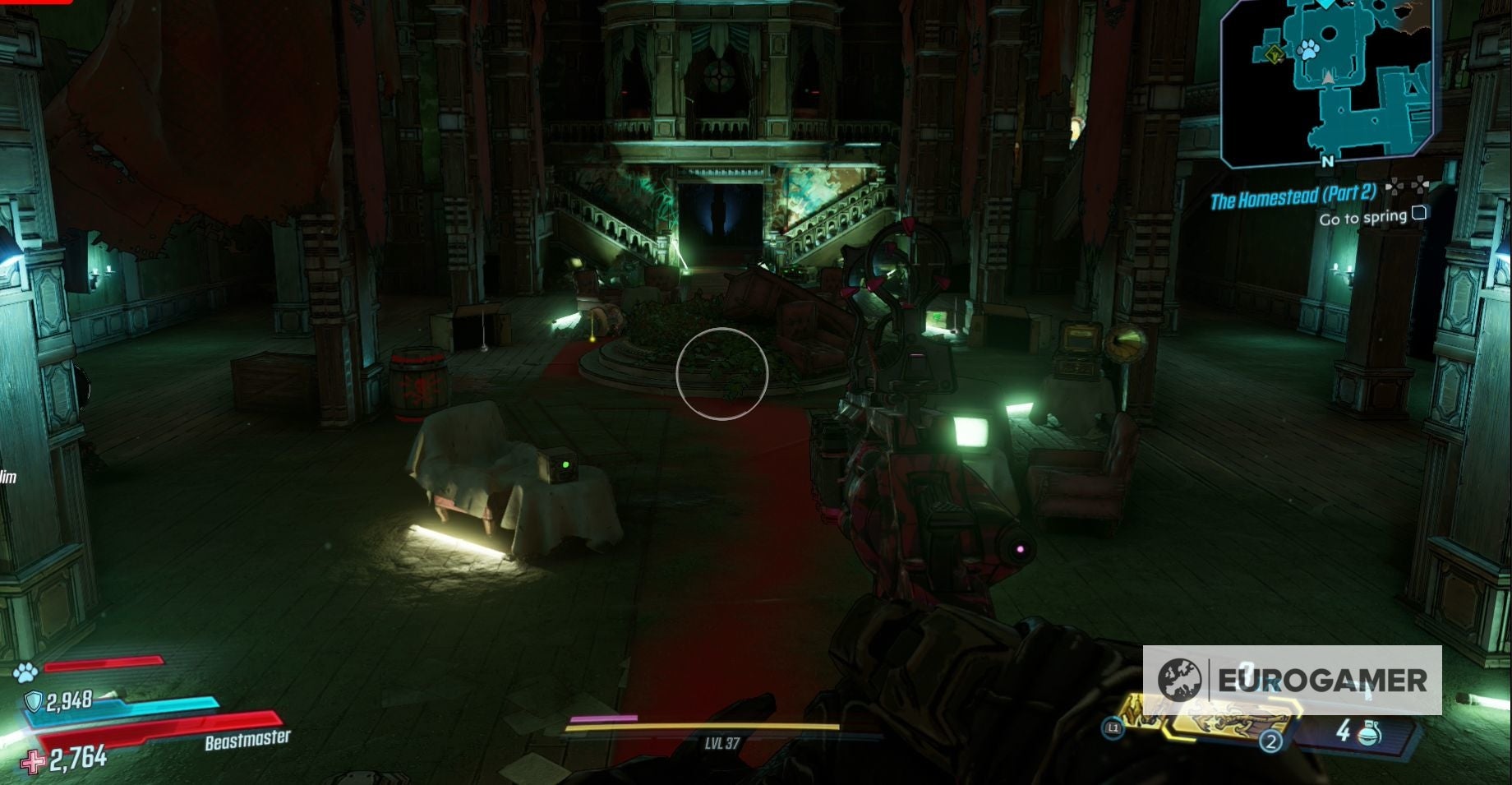Click the pet paw icon above the health bars
Viewport: 1512px width, 785px height.
point(25,672)
